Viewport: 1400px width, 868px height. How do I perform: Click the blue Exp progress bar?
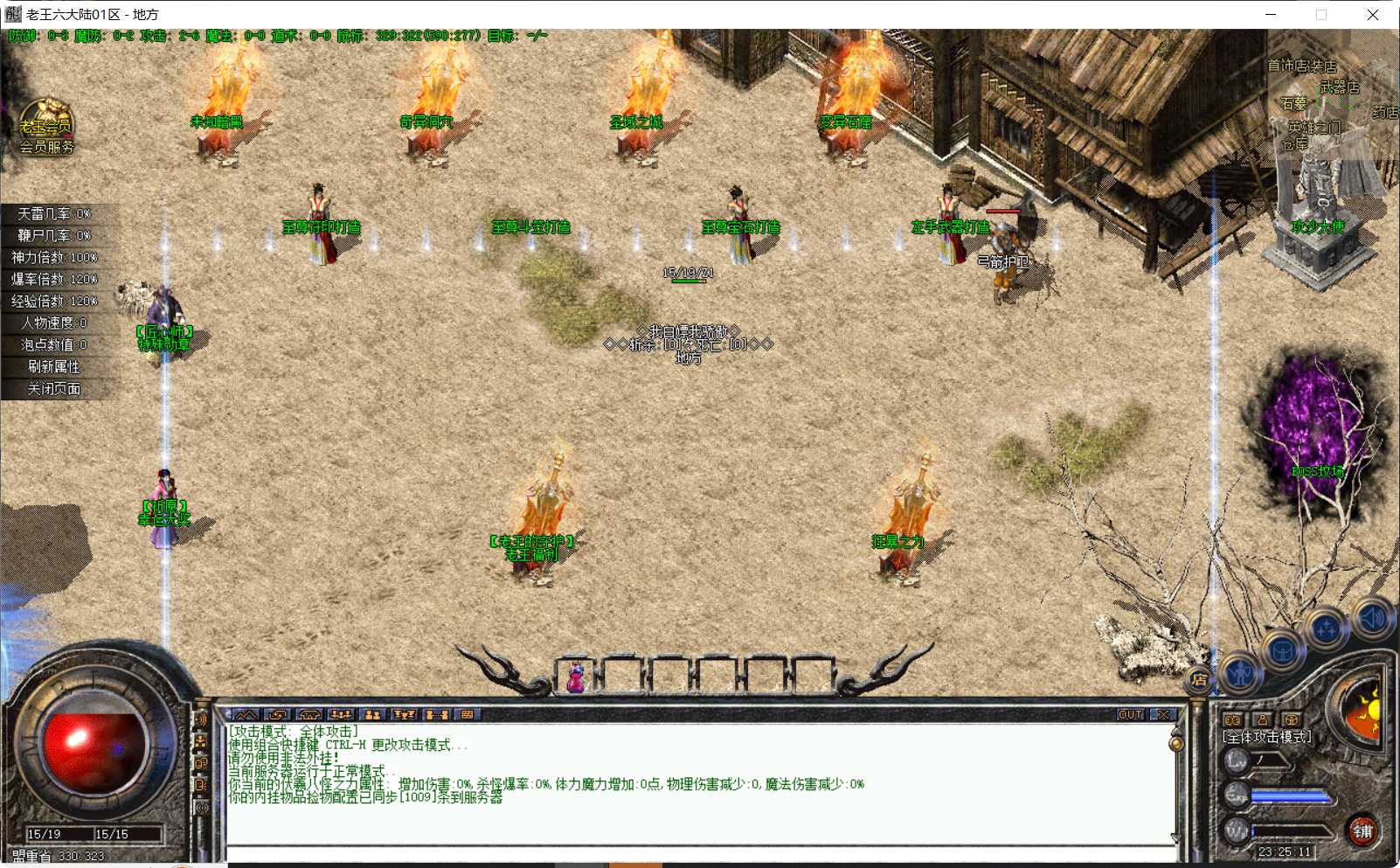tap(1292, 795)
